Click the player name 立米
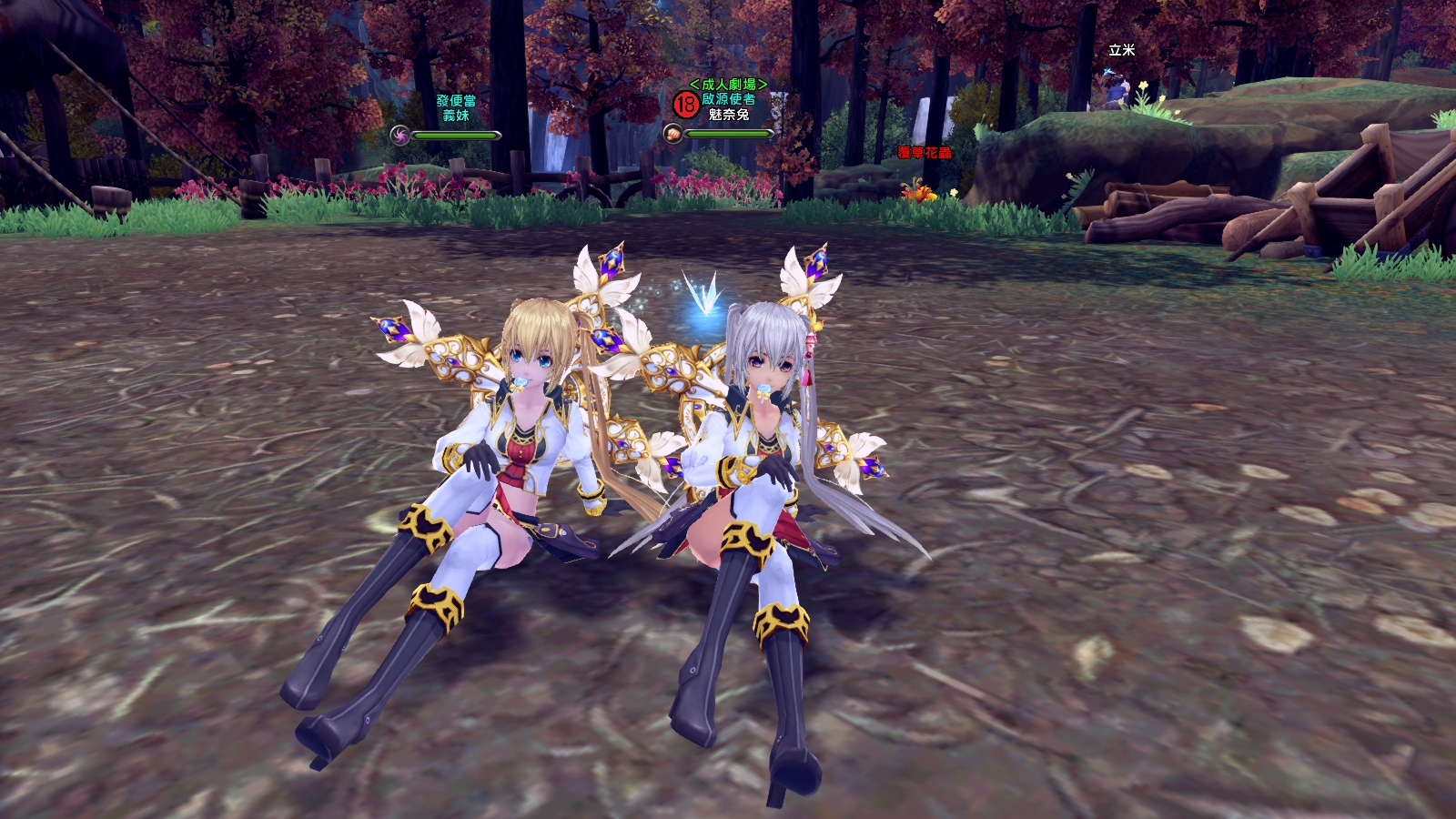 coord(1121,48)
